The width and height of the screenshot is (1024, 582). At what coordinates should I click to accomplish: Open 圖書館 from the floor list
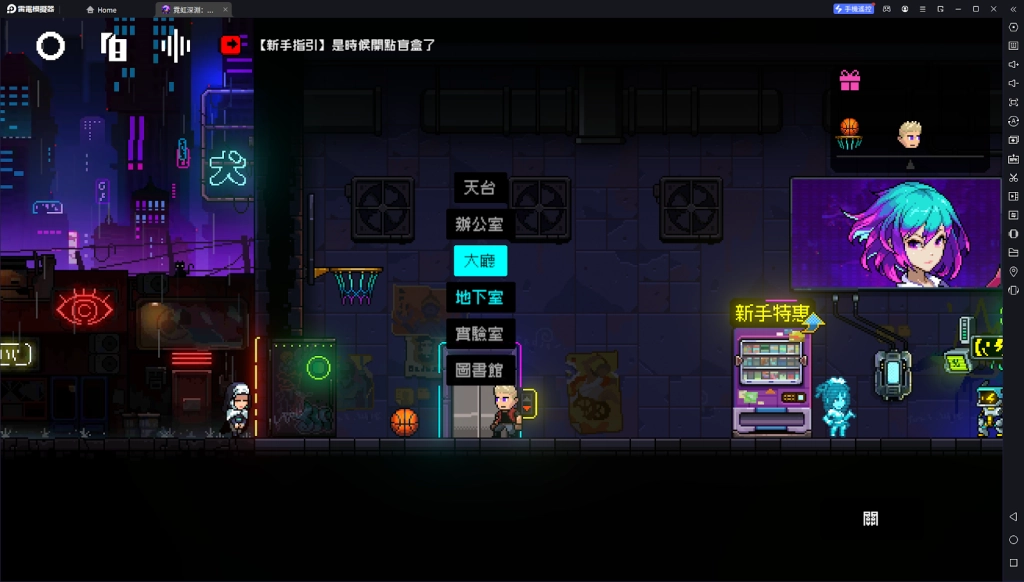[480, 370]
